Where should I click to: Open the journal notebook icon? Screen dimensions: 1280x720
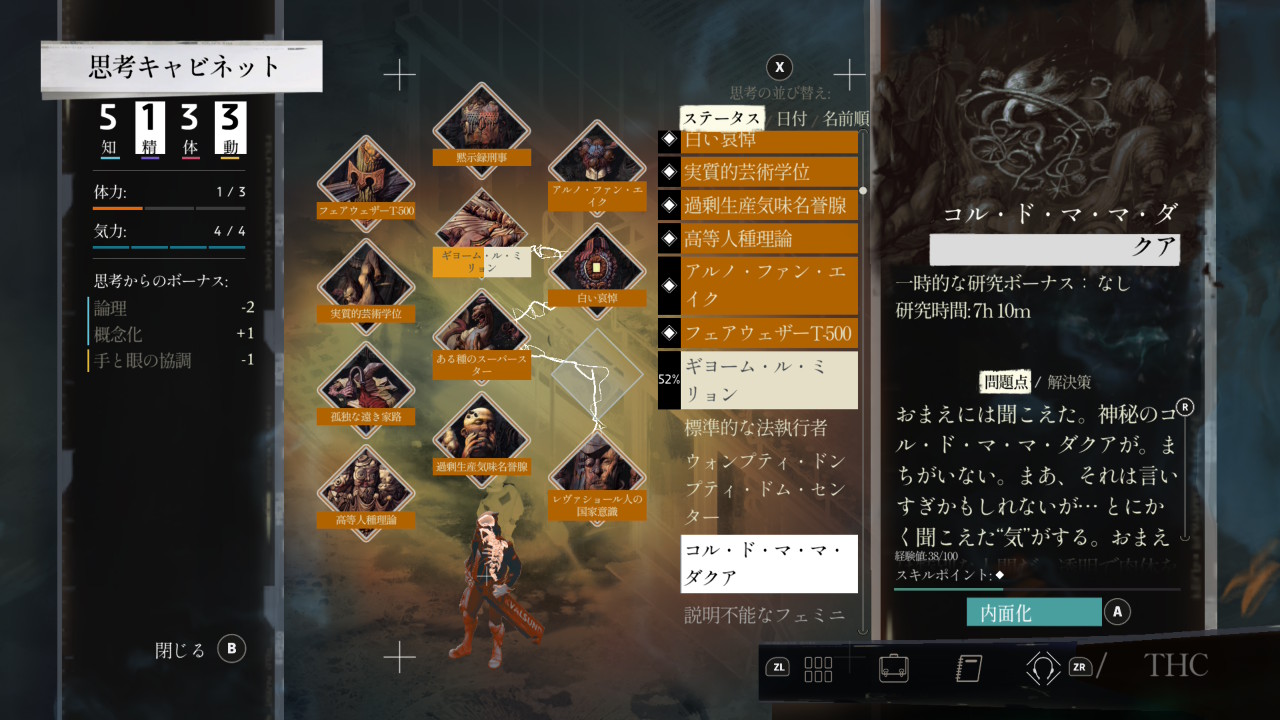click(x=969, y=667)
